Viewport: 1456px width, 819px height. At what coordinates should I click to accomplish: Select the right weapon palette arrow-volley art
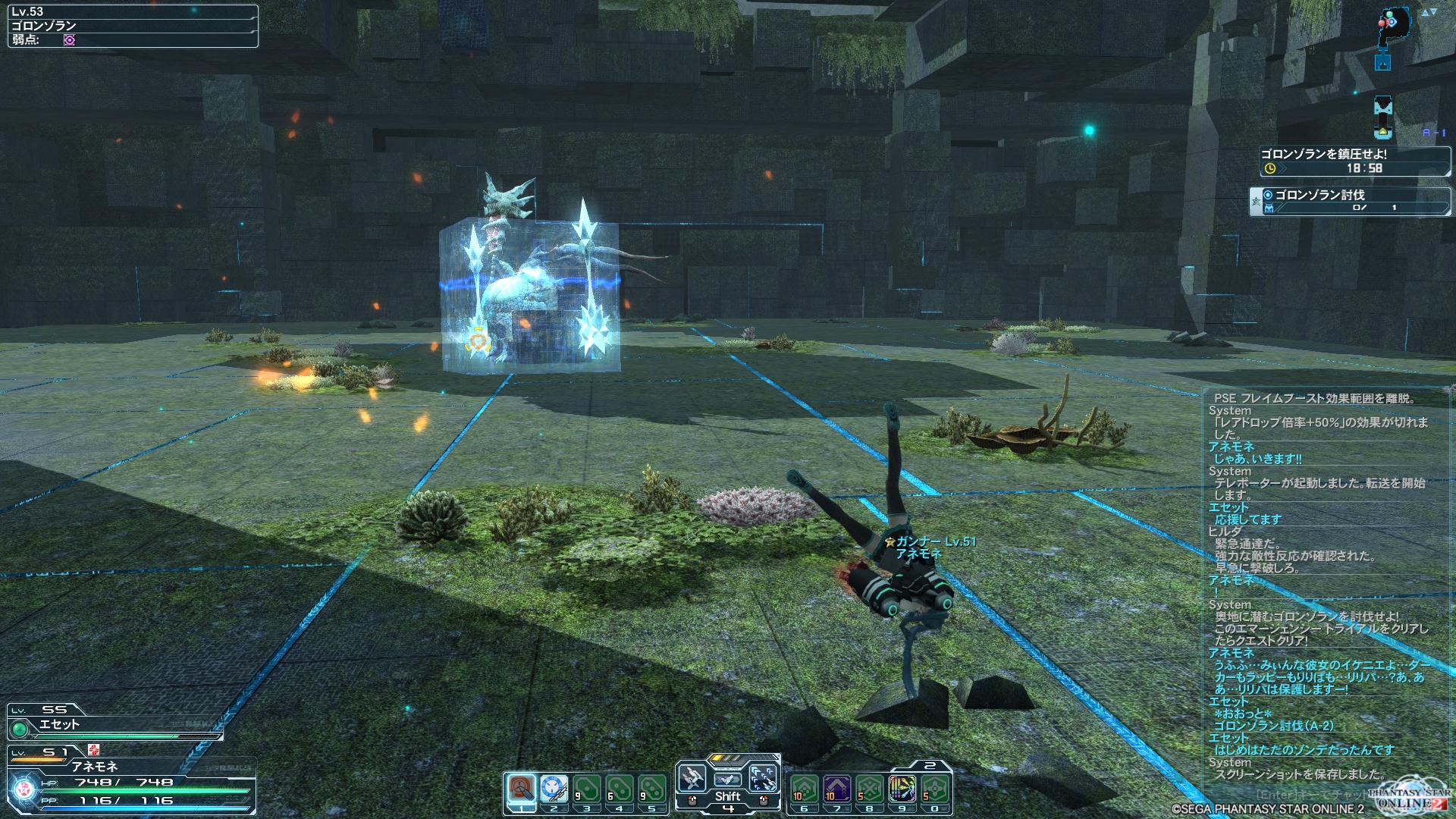click(763, 778)
